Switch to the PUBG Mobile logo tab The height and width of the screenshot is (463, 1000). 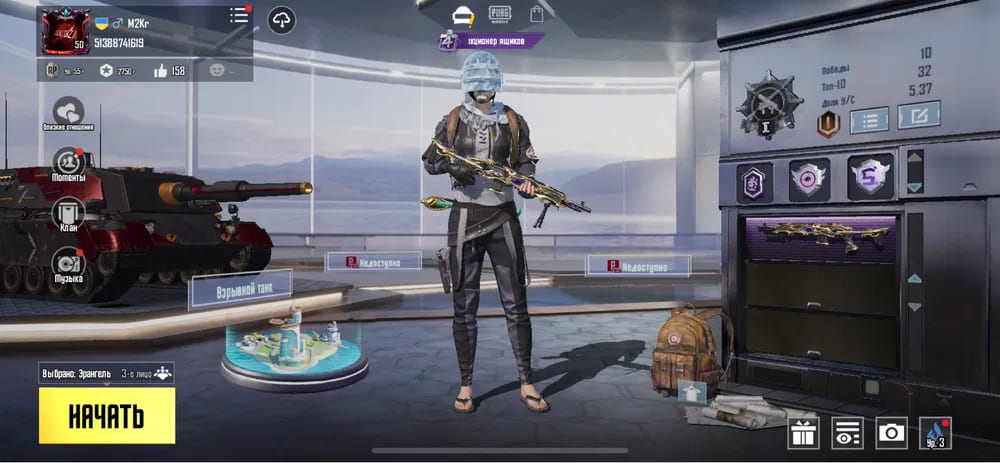(499, 14)
